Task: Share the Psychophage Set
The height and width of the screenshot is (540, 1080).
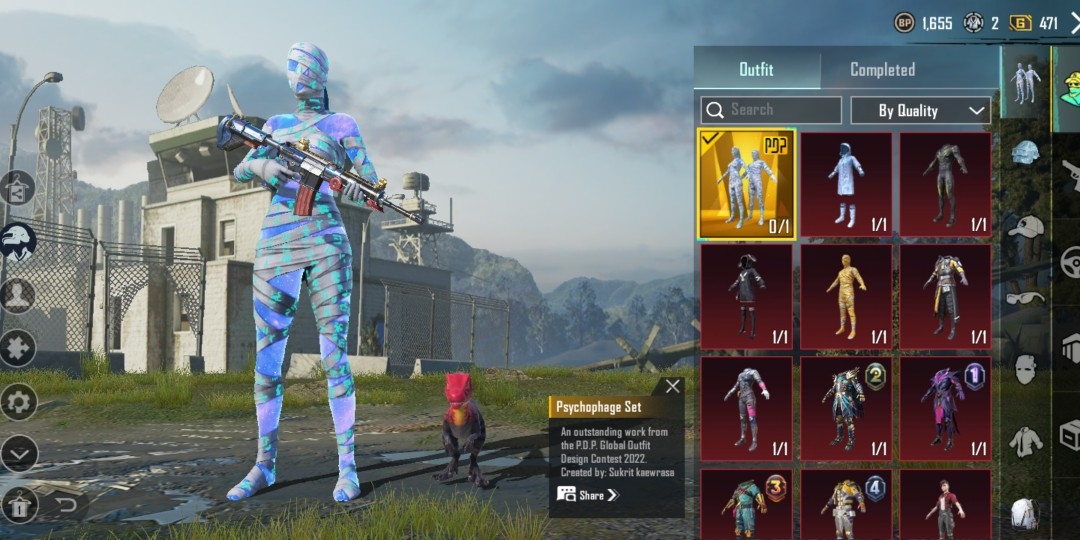Action: [x=588, y=494]
